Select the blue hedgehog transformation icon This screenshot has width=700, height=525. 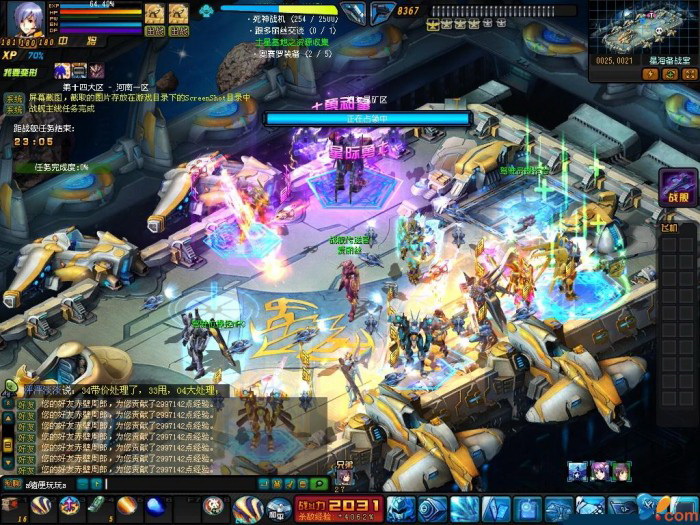62,70
